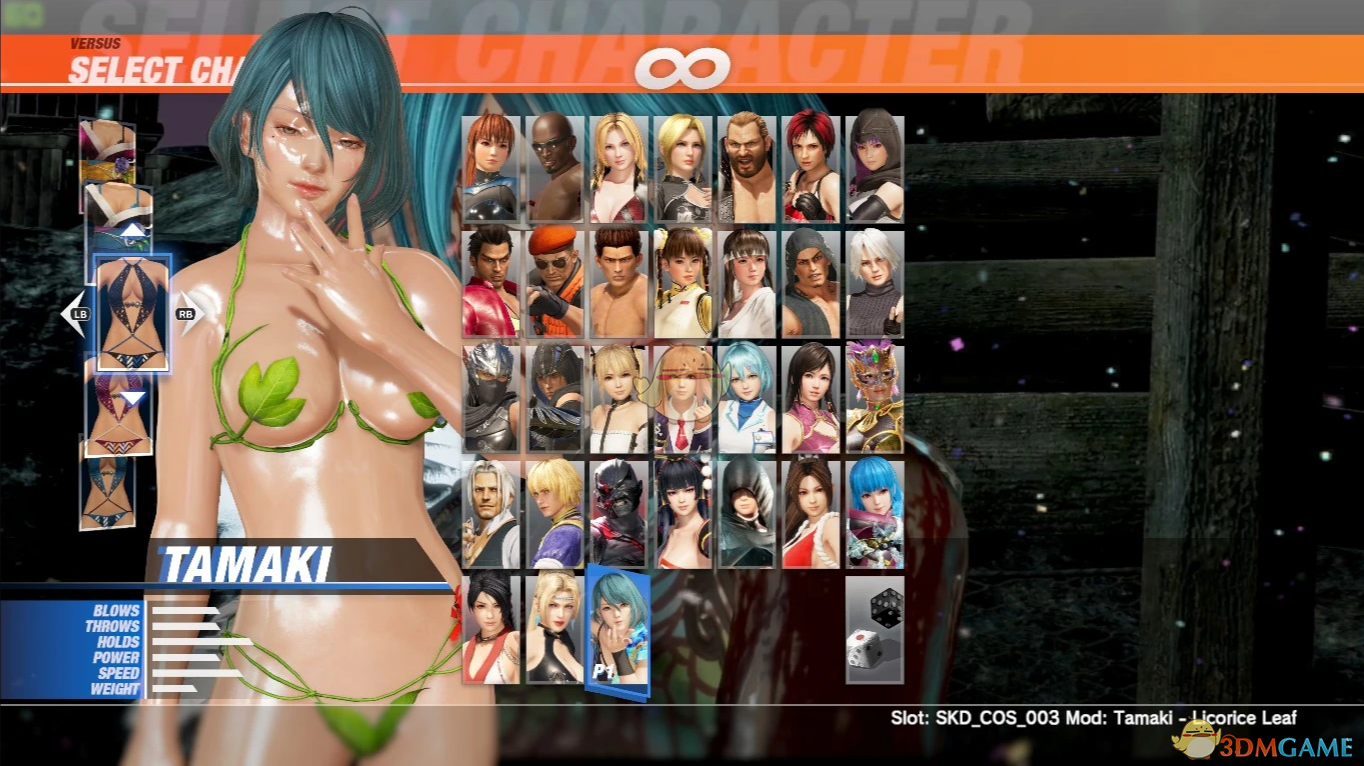Select Kula Diamond's portrait

874,511
